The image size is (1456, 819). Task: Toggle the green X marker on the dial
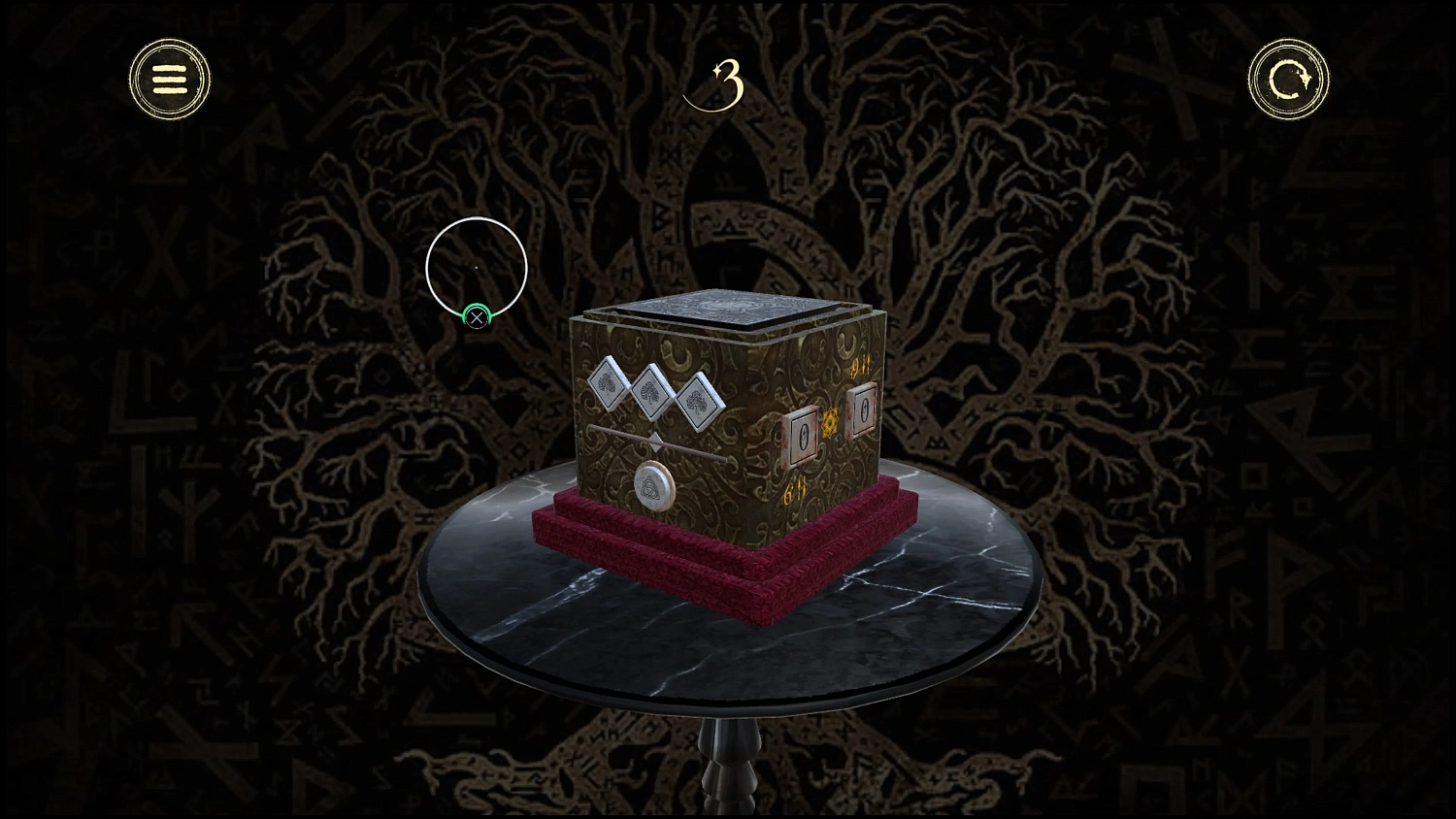point(475,317)
